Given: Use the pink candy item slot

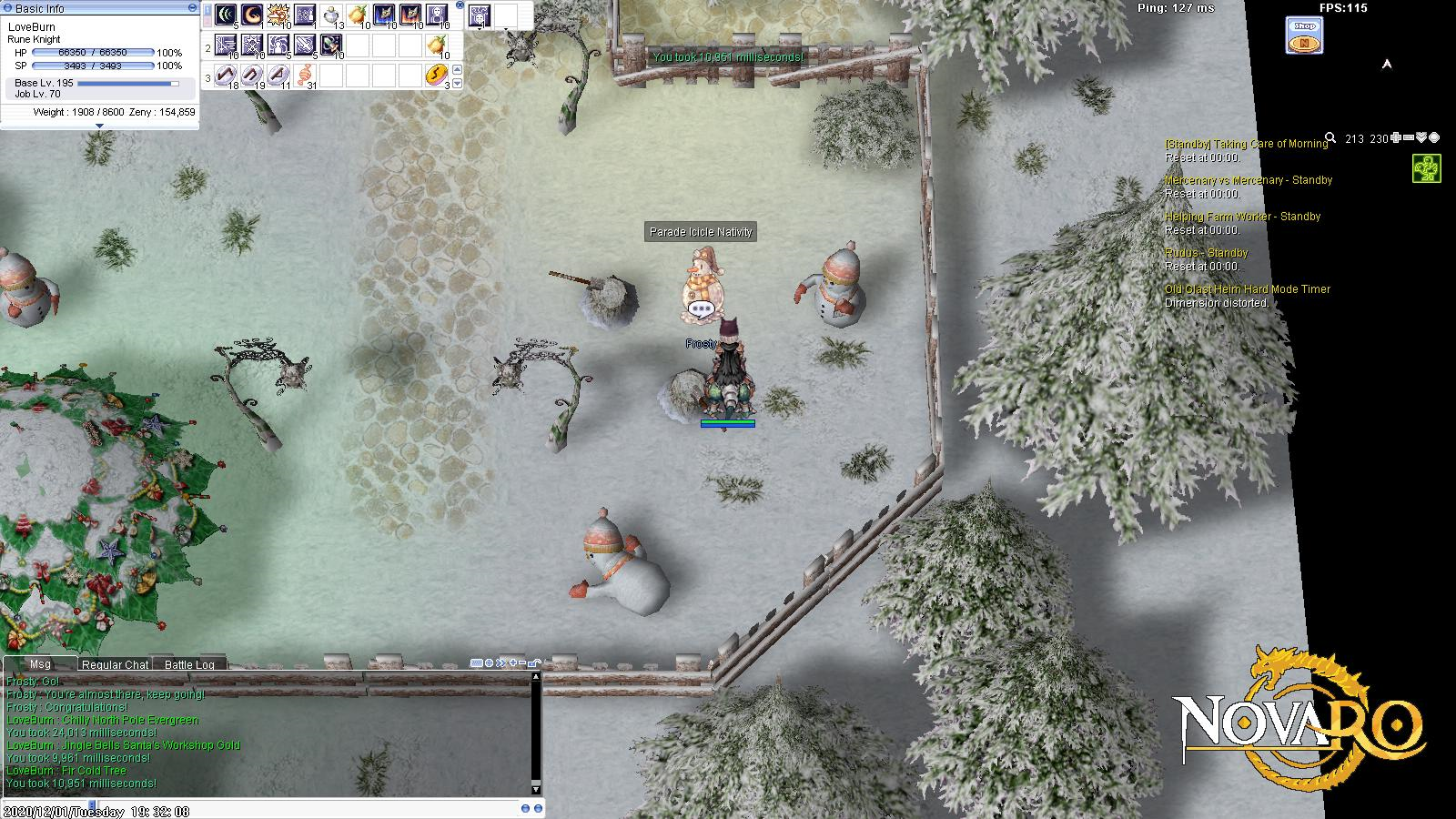Looking at the screenshot, I should pyautogui.click(x=305, y=75).
